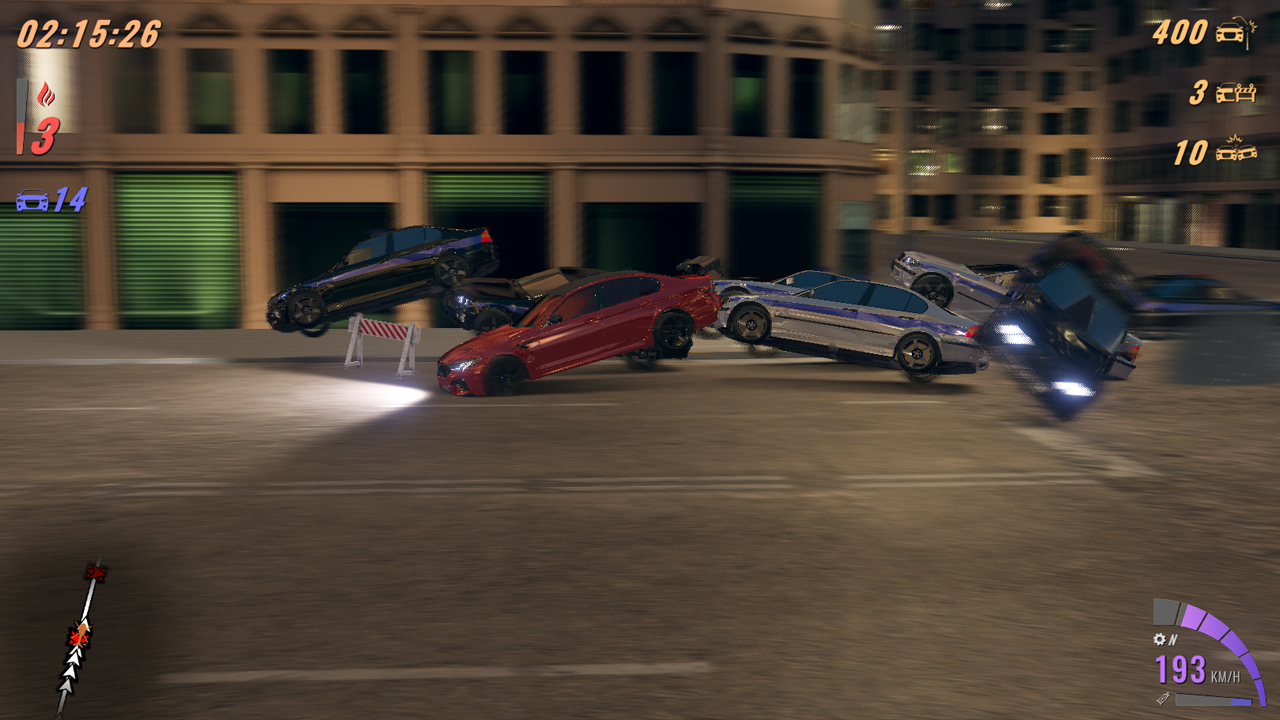Select the upper red X marker on the minimap
Viewport: 1280px width, 720px height.
tap(96, 572)
